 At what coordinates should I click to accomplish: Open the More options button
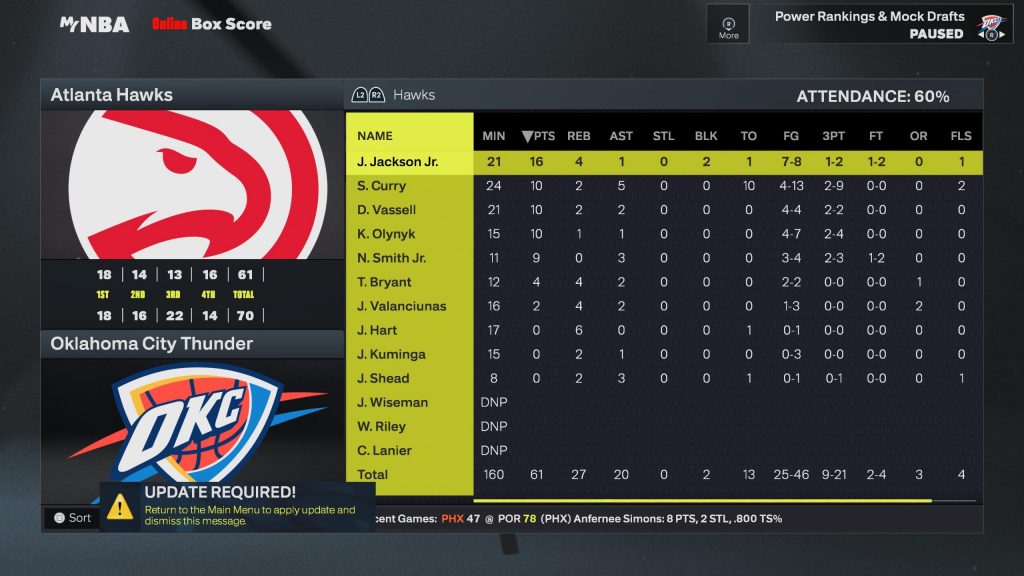(x=728, y=25)
